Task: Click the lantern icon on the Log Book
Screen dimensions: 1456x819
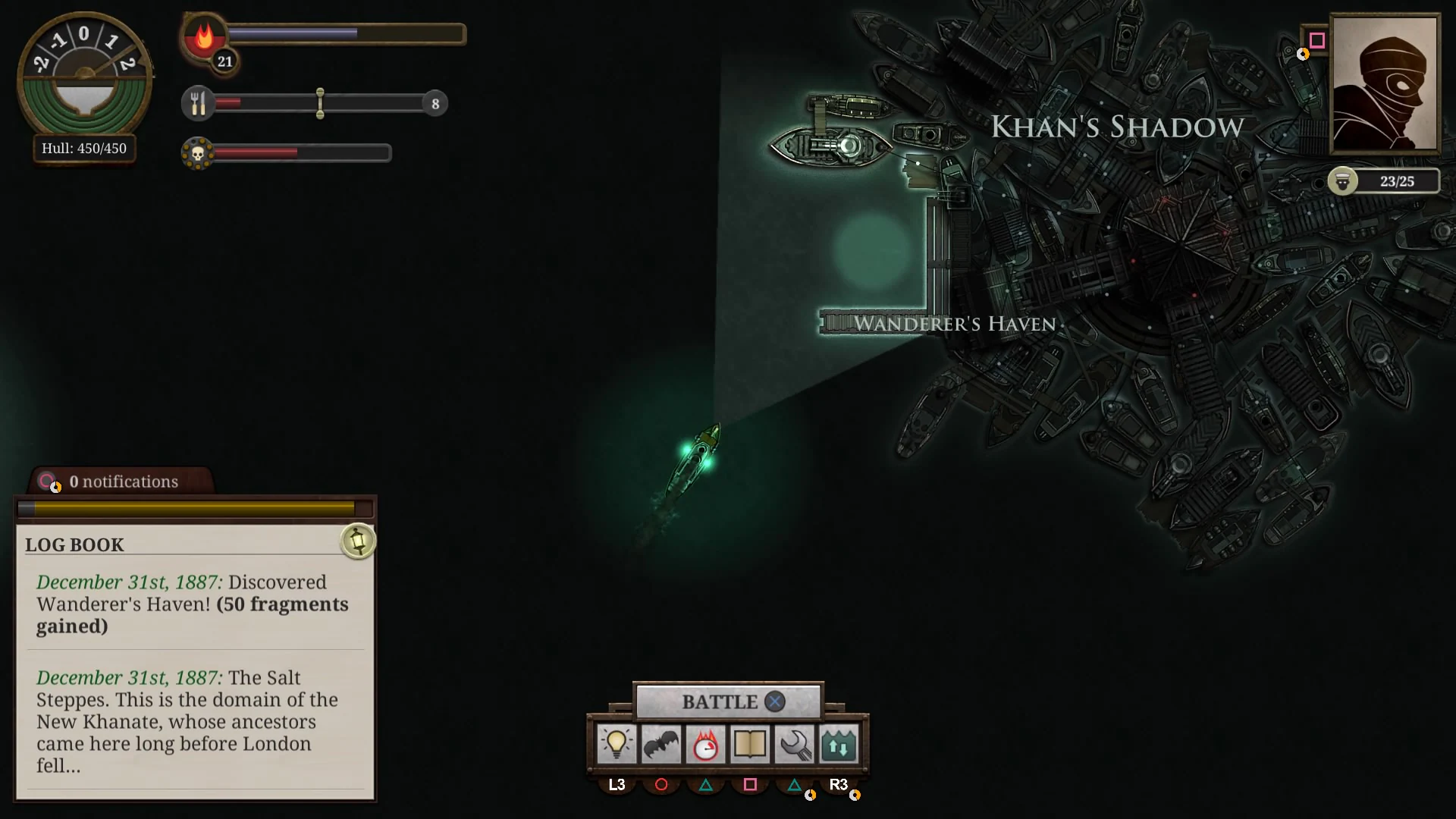Action: 358,541
